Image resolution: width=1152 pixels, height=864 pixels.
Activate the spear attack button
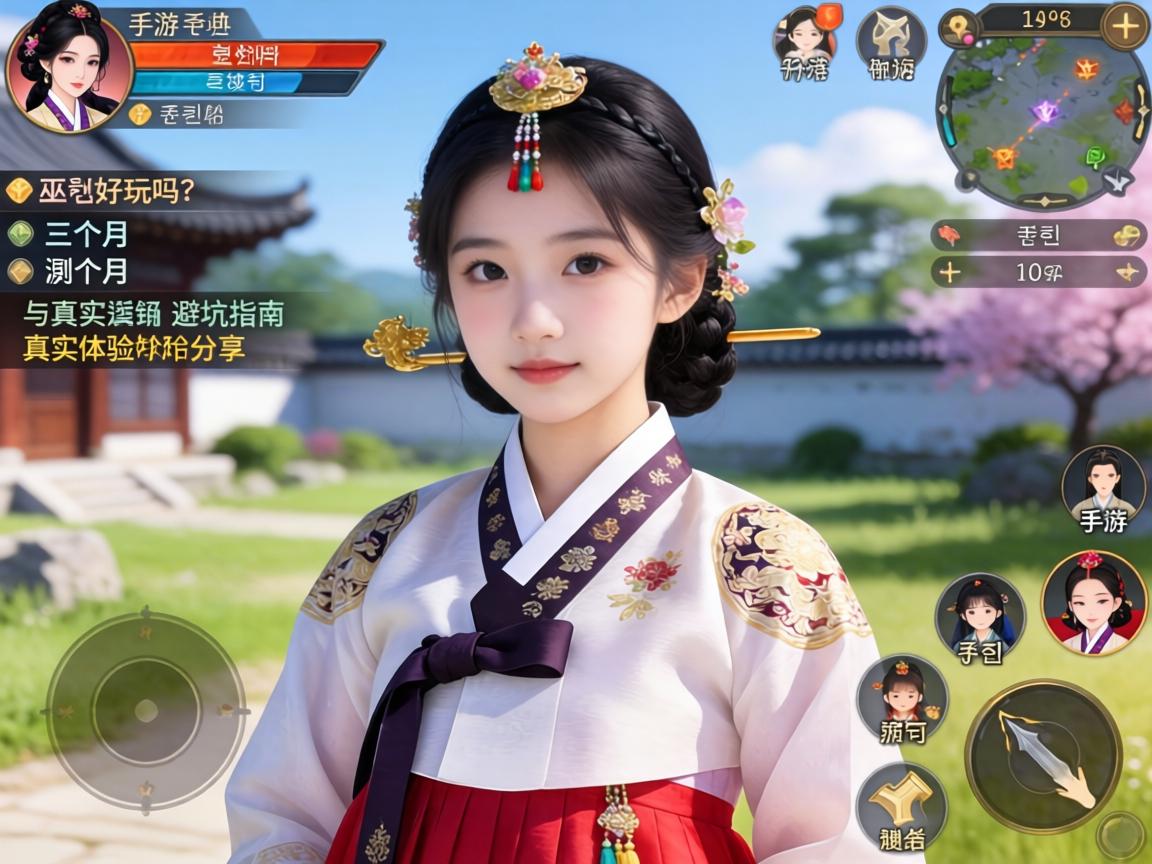(x=1043, y=755)
